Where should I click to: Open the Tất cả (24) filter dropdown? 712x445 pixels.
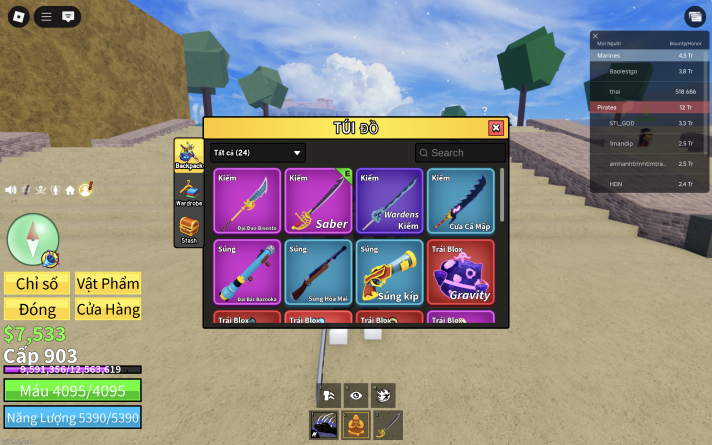coord(257,153)
